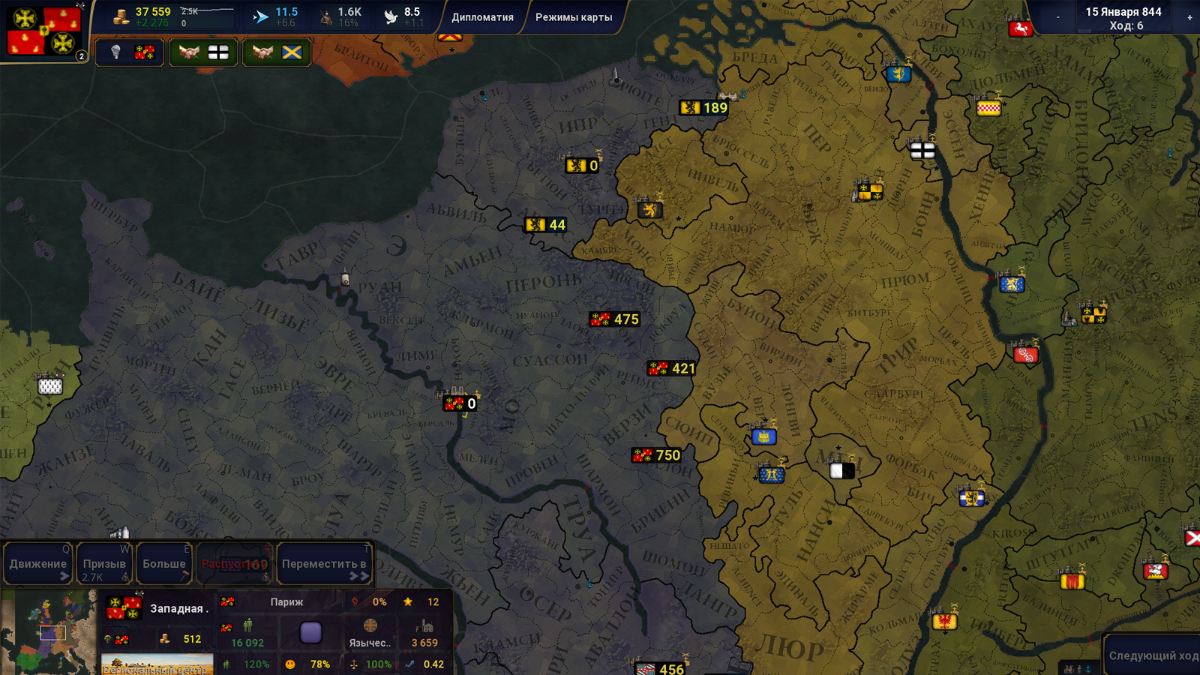Select the army with 475 troops
The image size is (1200, 675).
click(x=614, y=319)
